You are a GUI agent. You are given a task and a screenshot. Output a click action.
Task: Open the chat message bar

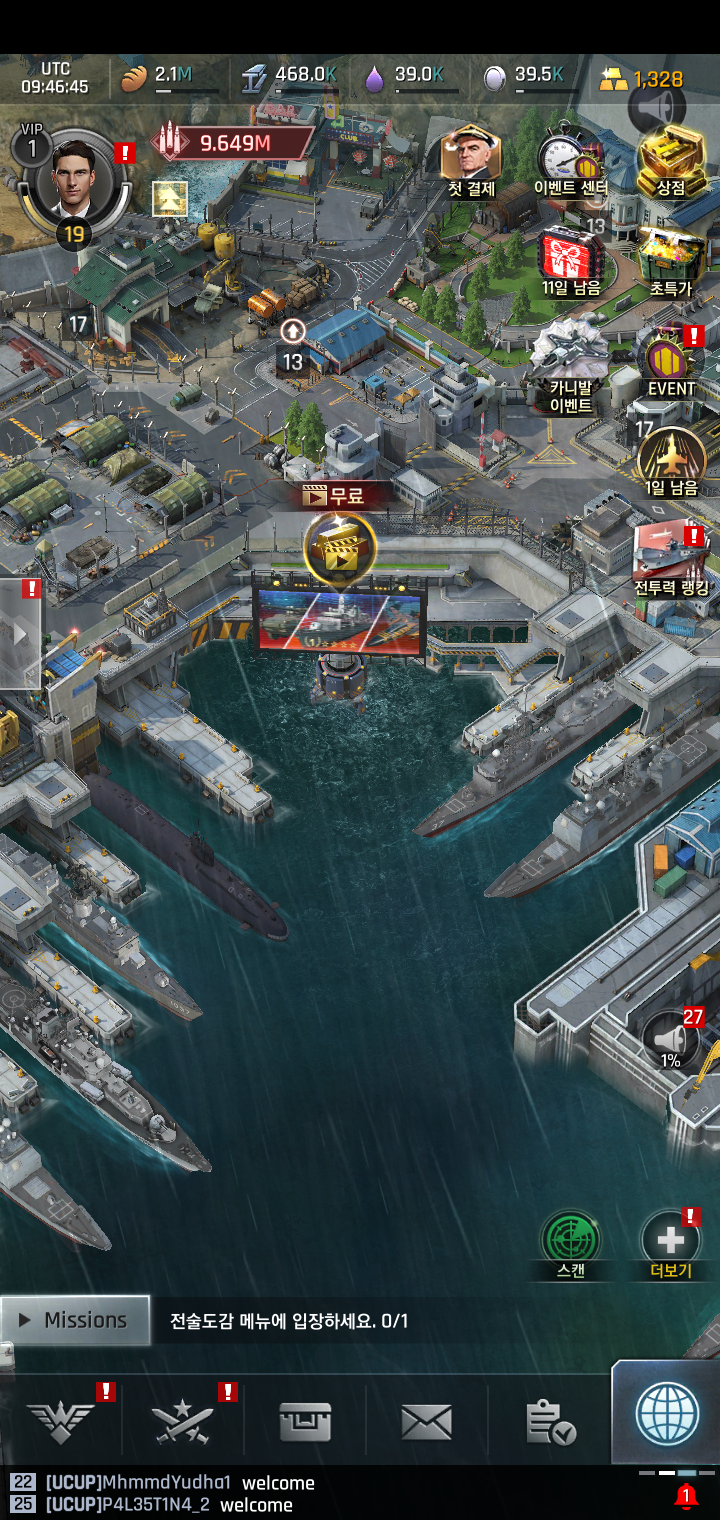point(300,1494)
